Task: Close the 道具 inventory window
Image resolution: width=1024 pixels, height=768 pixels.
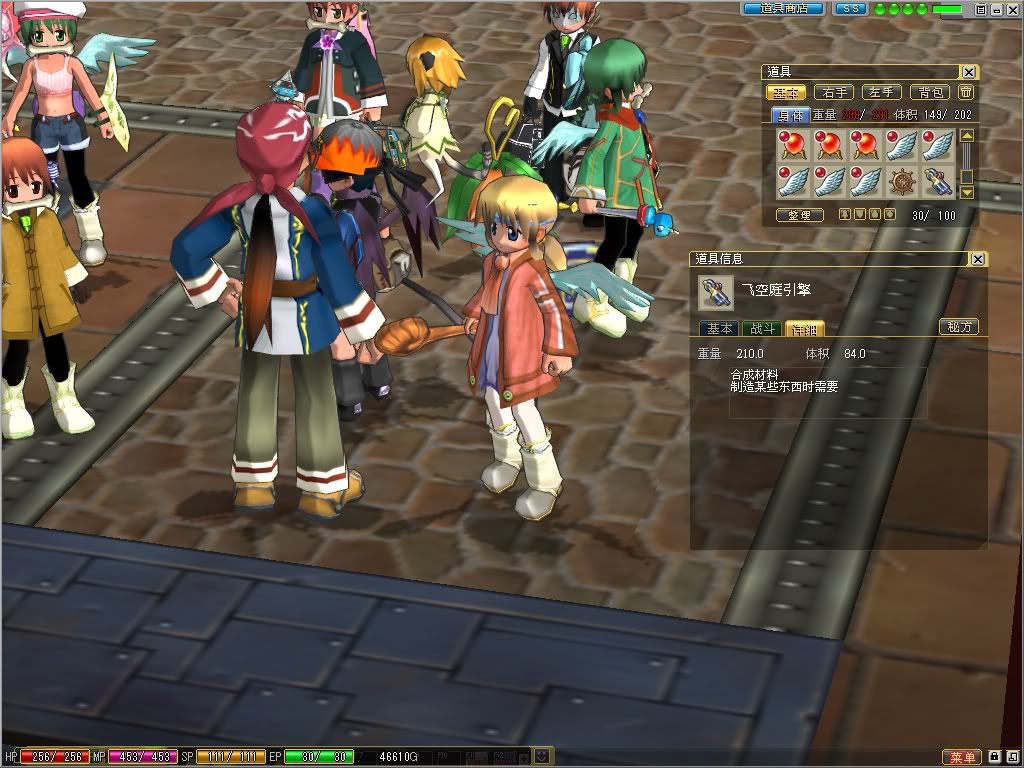Action: (x=968, y=72)
